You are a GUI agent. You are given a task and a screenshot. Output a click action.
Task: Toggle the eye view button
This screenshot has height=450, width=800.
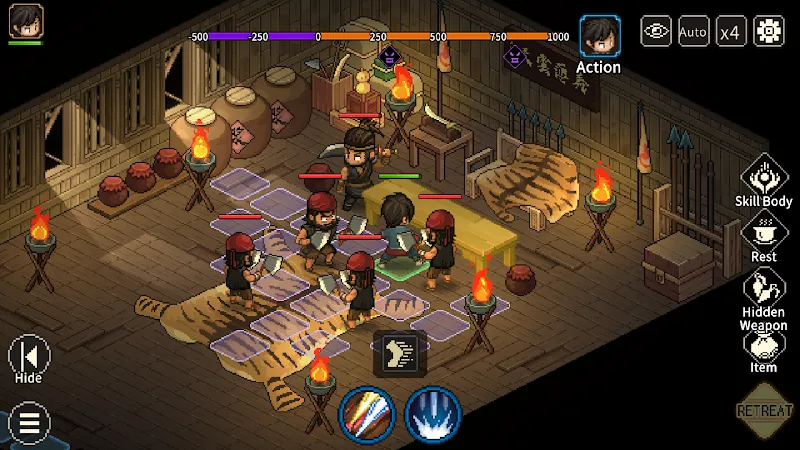pyautogui.click(x=656, y=31)
